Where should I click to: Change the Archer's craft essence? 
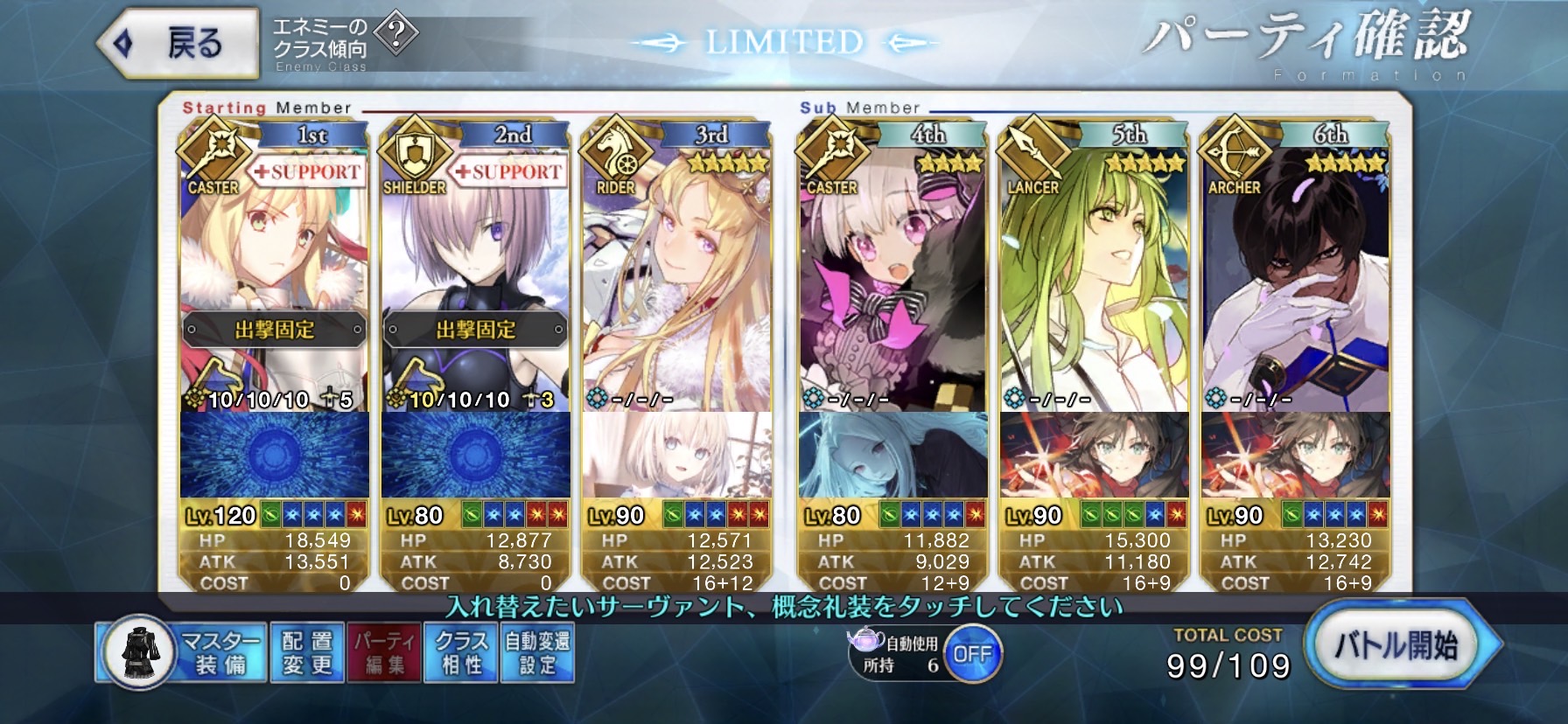[x=1295, y=455]
